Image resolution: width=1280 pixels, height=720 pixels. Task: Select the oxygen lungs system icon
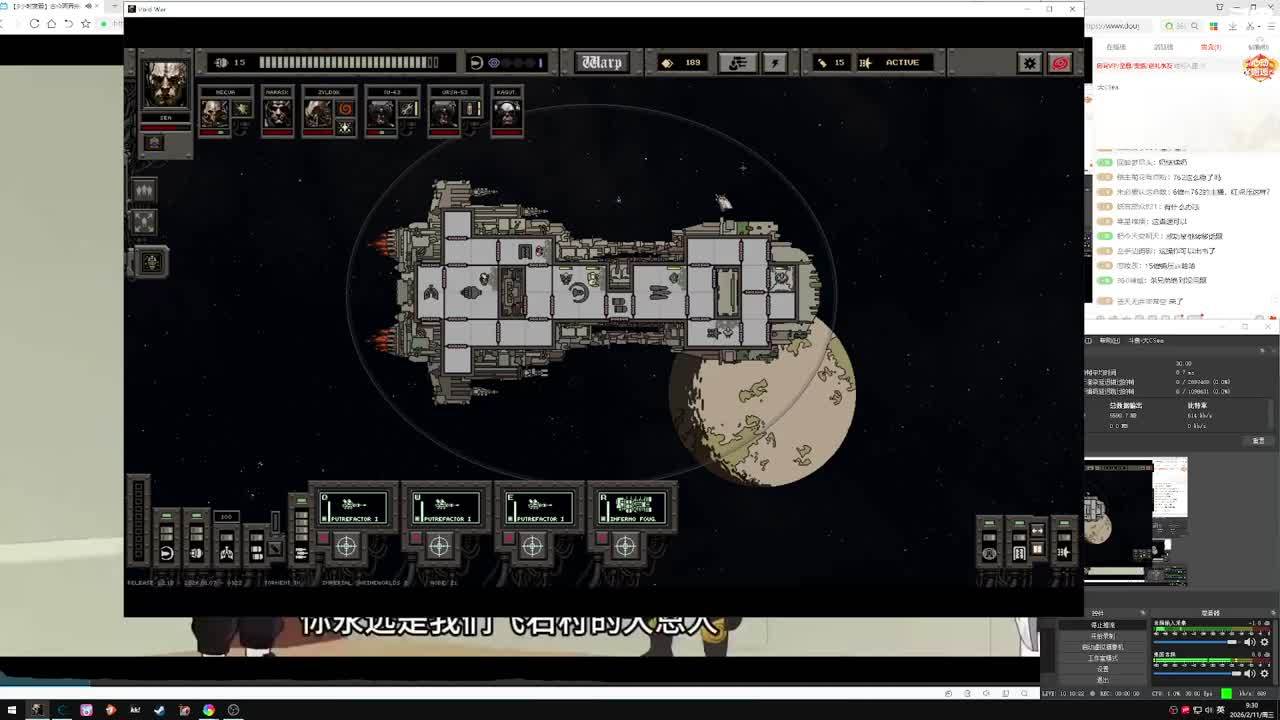pyautogui.click(x=227, y=552)
